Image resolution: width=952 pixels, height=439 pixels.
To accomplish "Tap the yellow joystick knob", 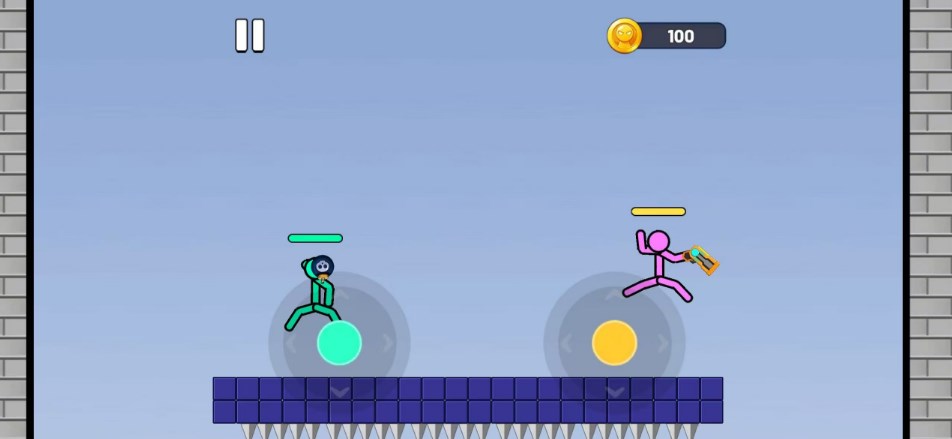I will pyautogui.click(x=614, y=342).
